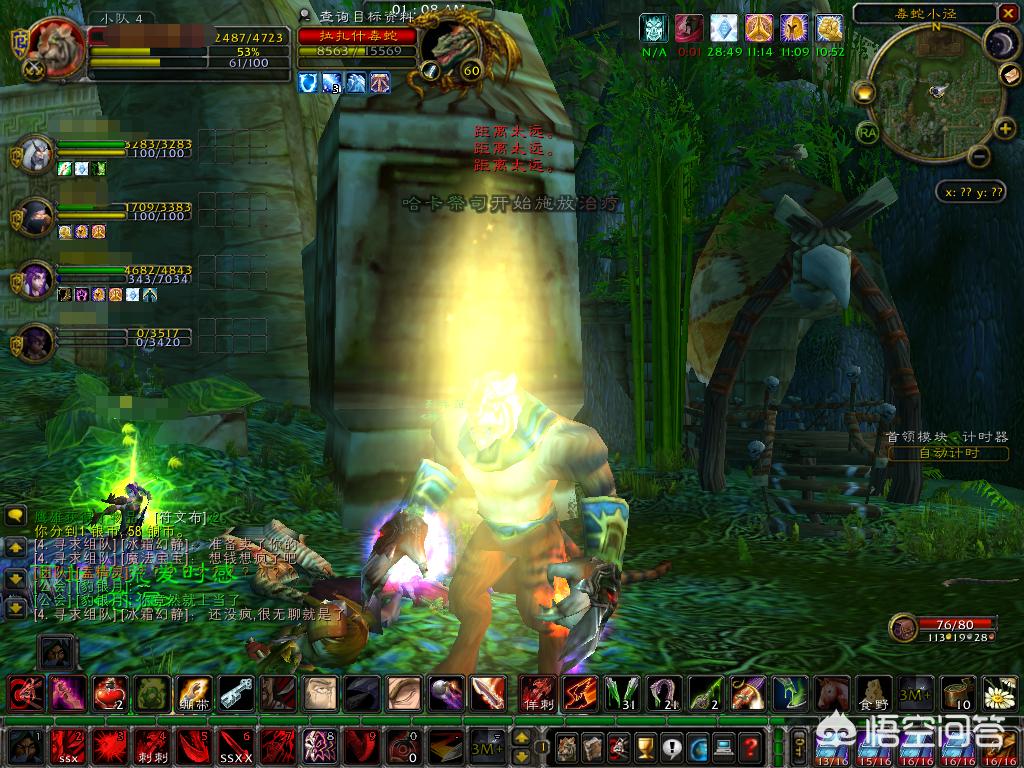Open the computer main menu icon

pyautogui.click(x=725, y=746)
